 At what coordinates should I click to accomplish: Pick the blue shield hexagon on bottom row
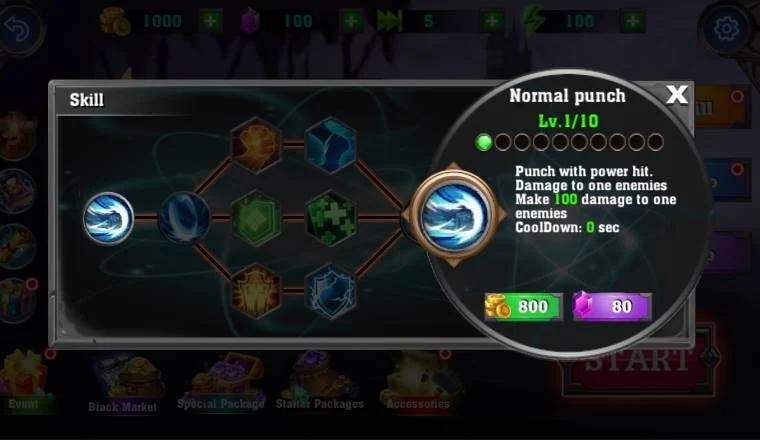click(330, 291)
